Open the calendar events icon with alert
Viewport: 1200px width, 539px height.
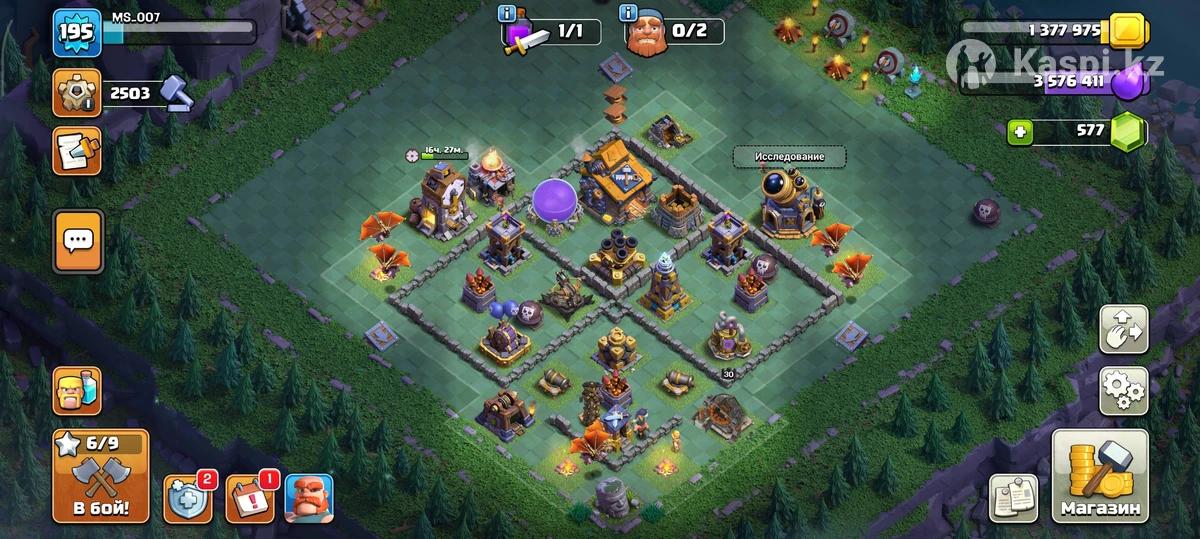[x=248, y=498]
